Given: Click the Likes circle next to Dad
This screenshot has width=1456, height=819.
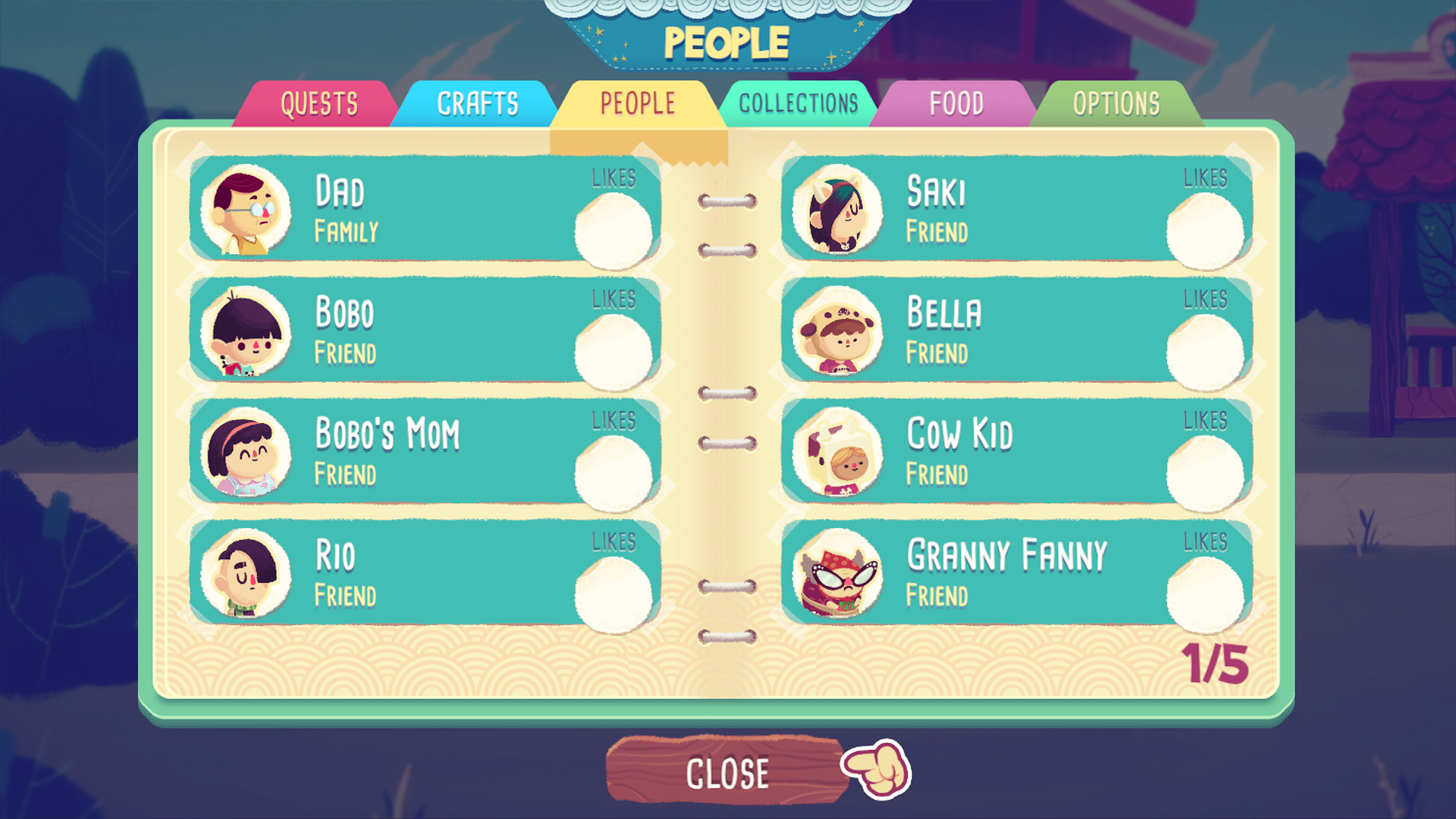Looking at the screenshot, I should [x=616, y=229].
